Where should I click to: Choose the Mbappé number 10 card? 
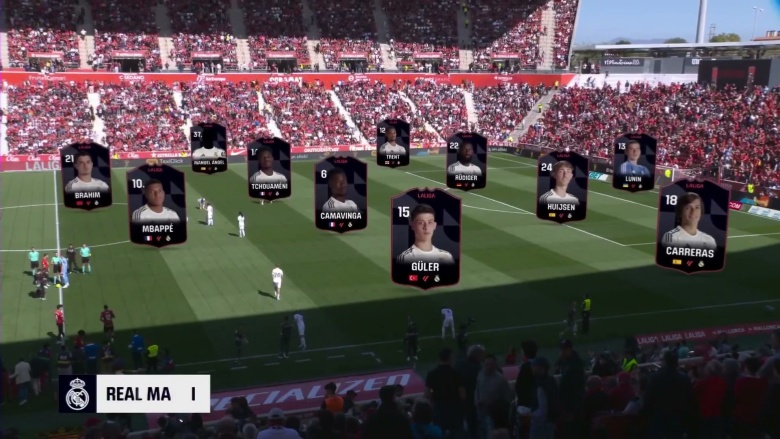[156, 205]
